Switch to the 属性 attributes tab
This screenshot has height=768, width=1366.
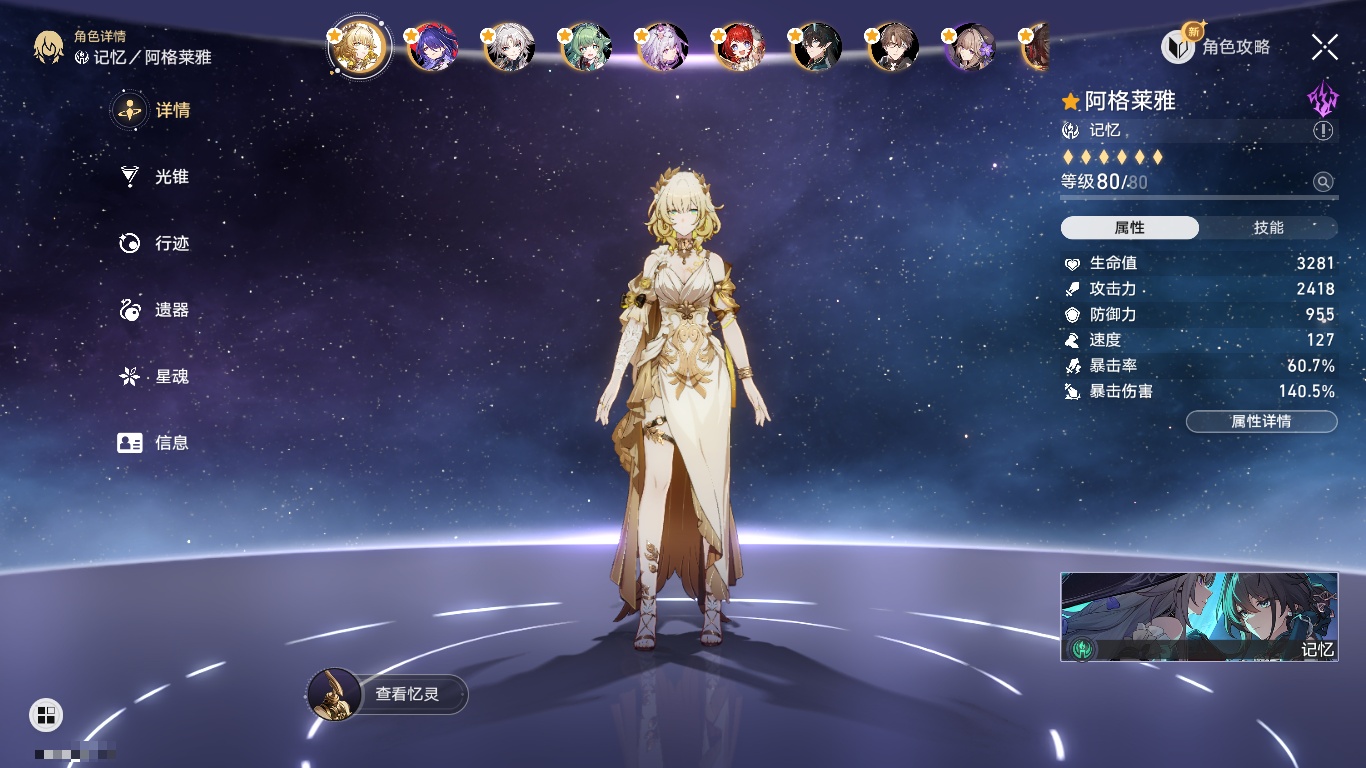1129,228
